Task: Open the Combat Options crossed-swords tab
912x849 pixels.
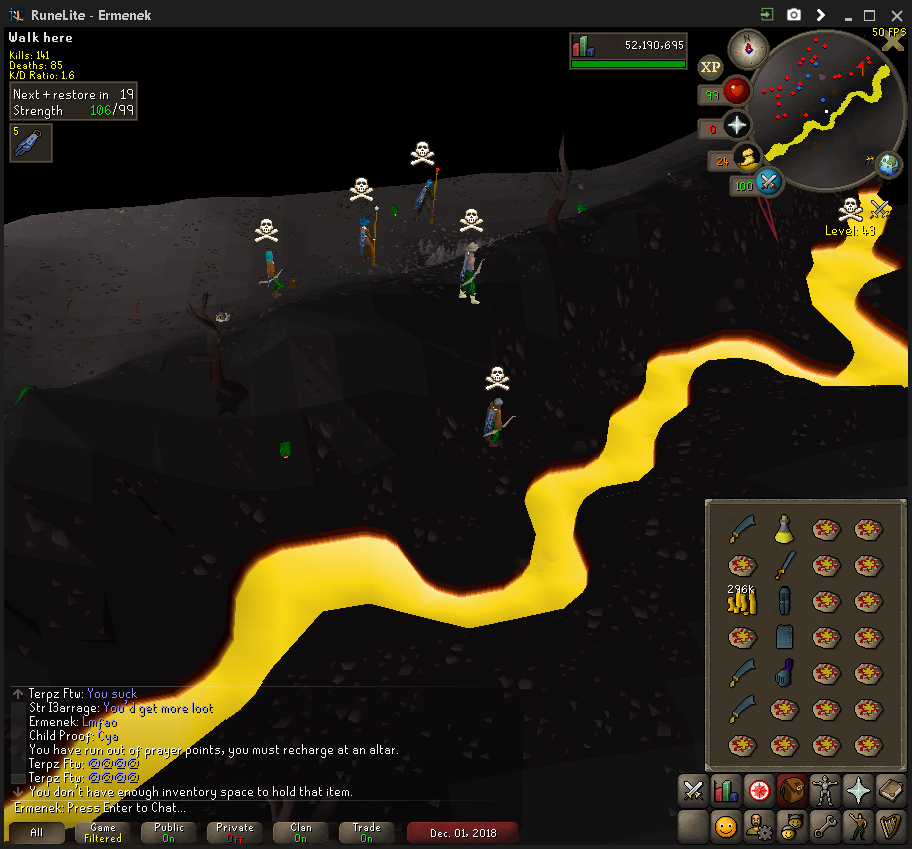Action: tap(693, 791)
